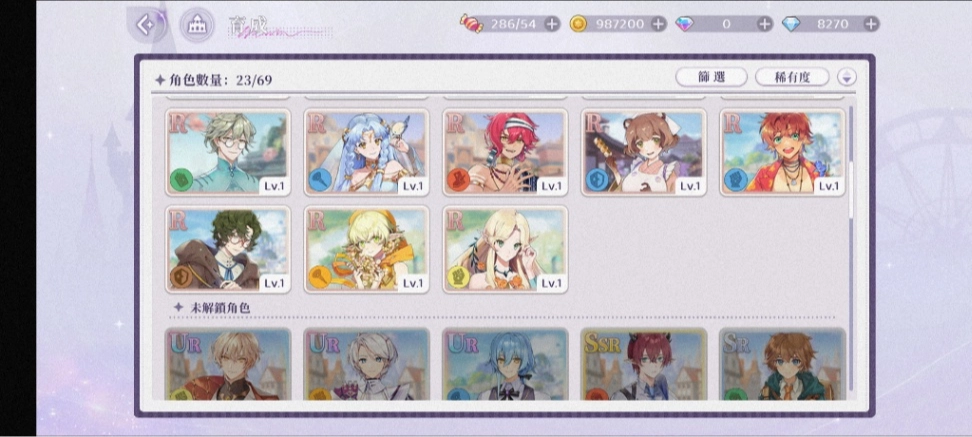Add pink gems with plus button
Viewport: 972px width, 437px height.
764,24
